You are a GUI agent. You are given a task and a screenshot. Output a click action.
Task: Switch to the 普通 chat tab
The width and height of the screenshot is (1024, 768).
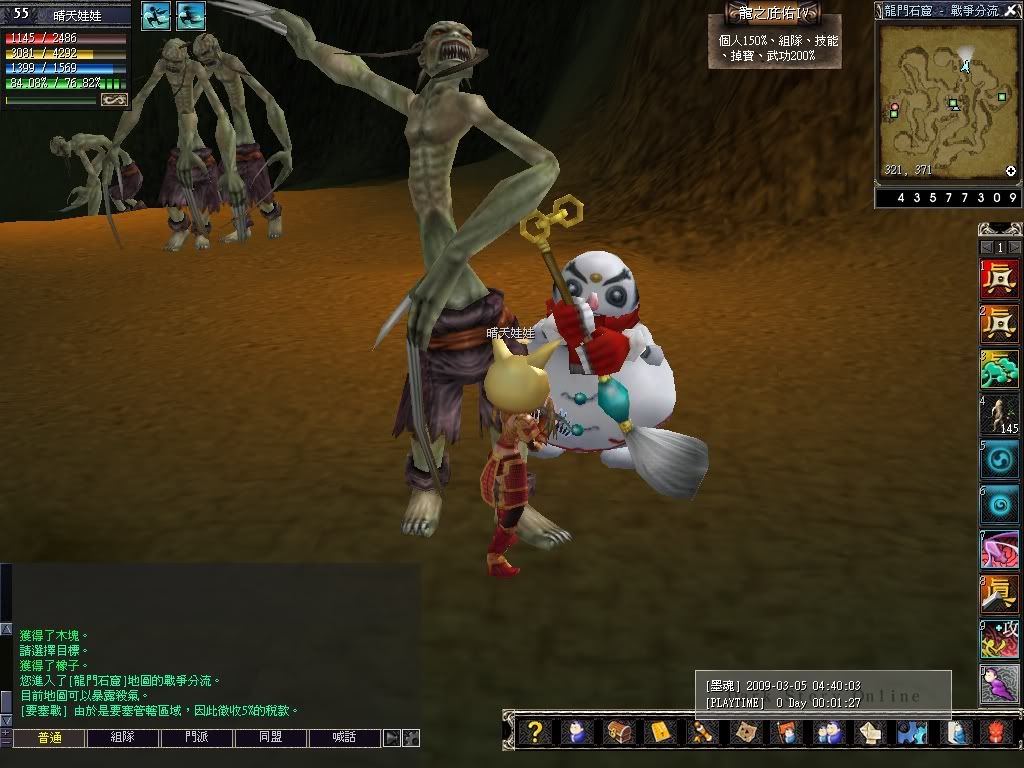(x=48, y=738)
